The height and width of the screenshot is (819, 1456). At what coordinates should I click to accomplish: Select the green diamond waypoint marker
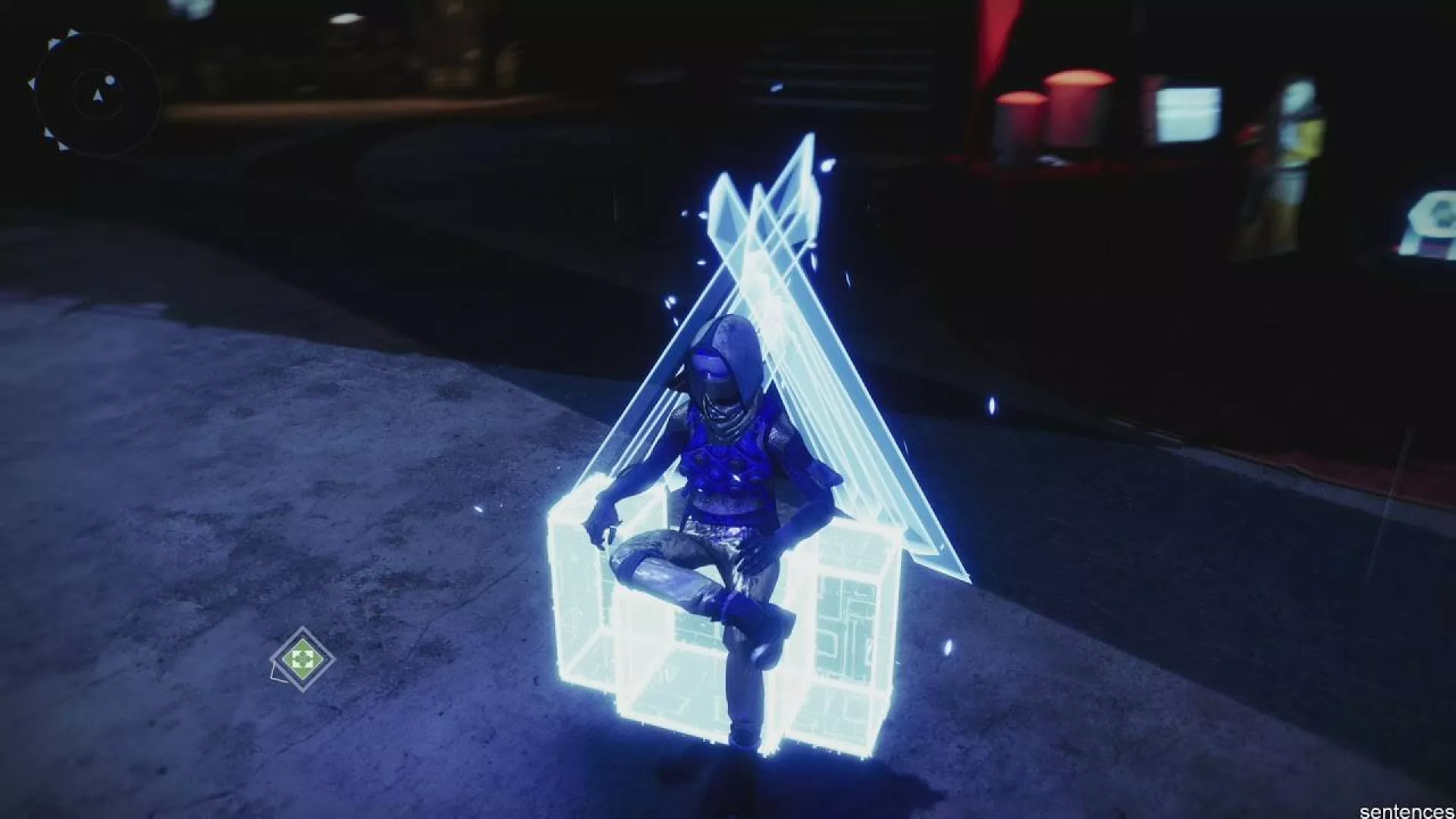pyautogui.click(x=303, y=658)
